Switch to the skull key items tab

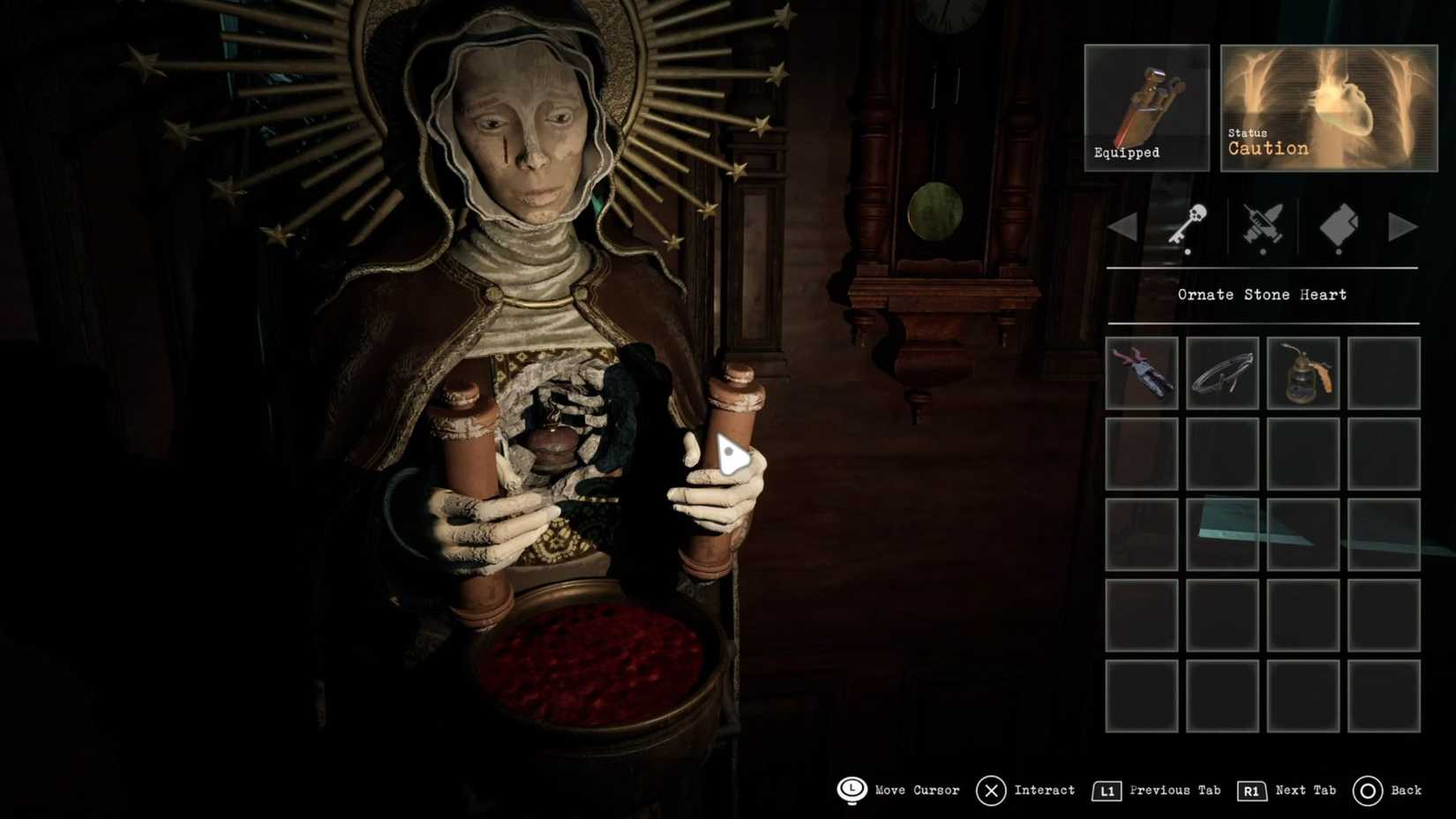tap(1188, 226)
